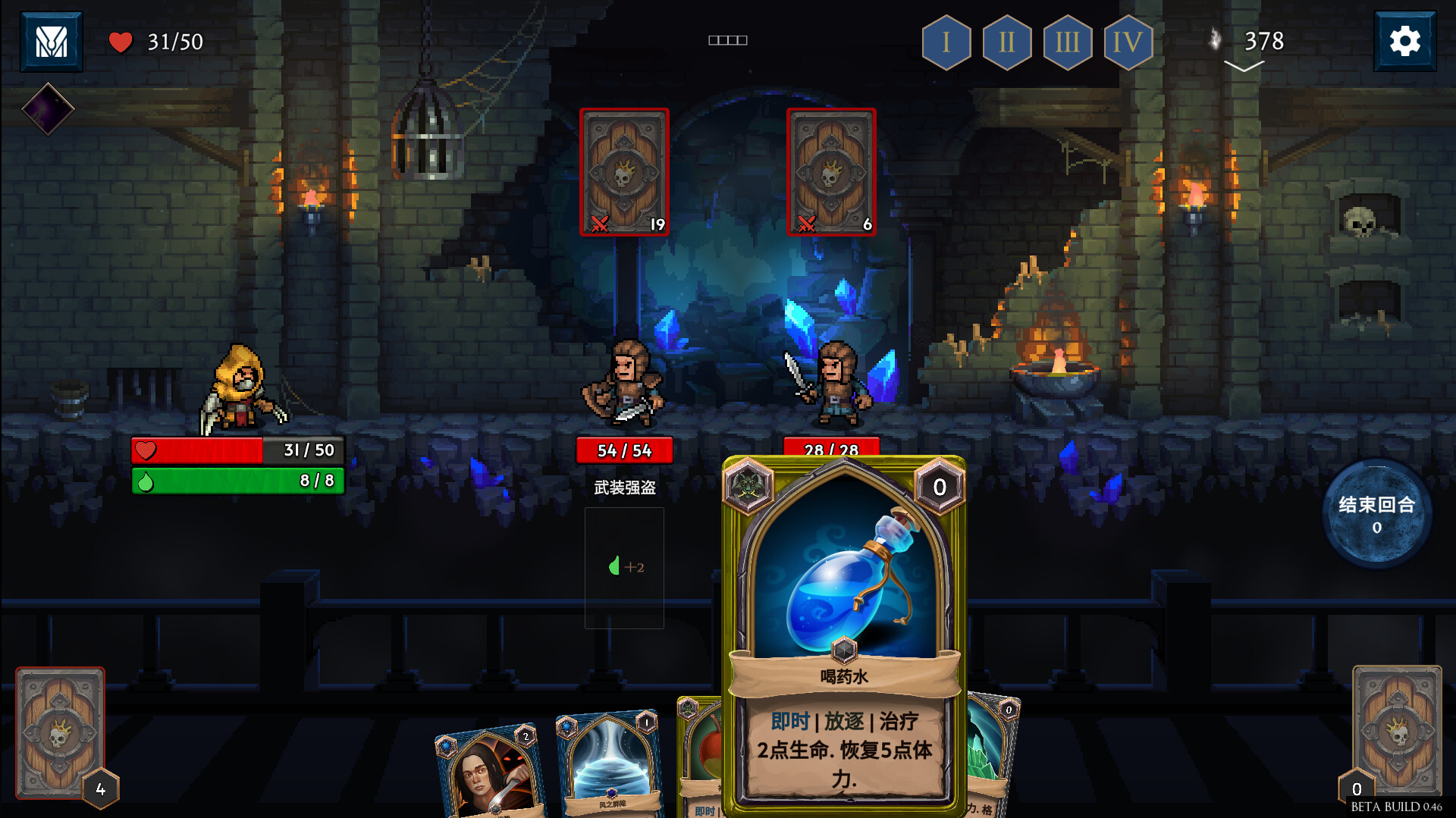
Task: Select the tier III hexagon icon
Action: pyautogui.click(x=1068, y=42)
